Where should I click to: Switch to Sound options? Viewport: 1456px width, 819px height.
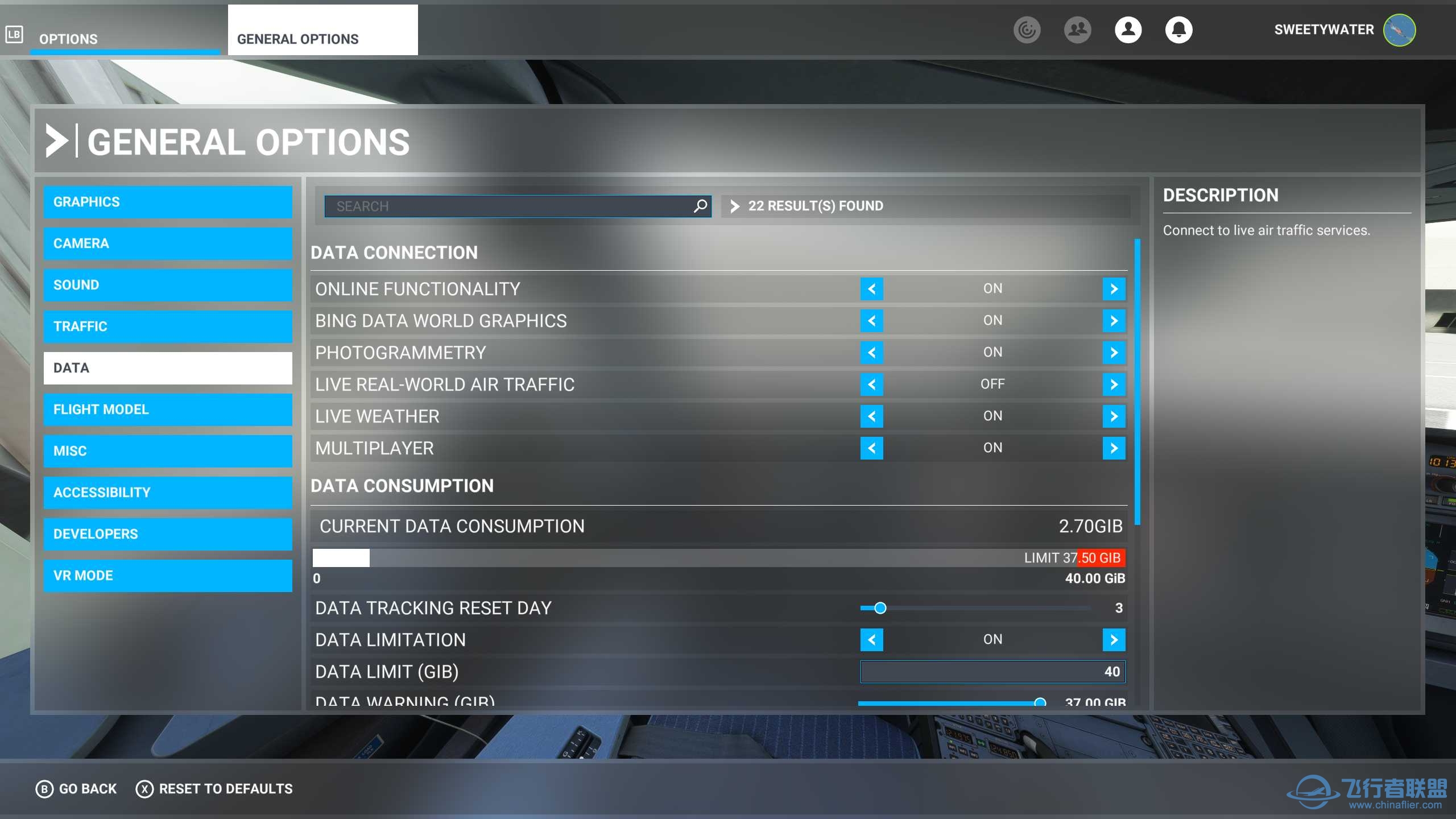pos(168,285)
